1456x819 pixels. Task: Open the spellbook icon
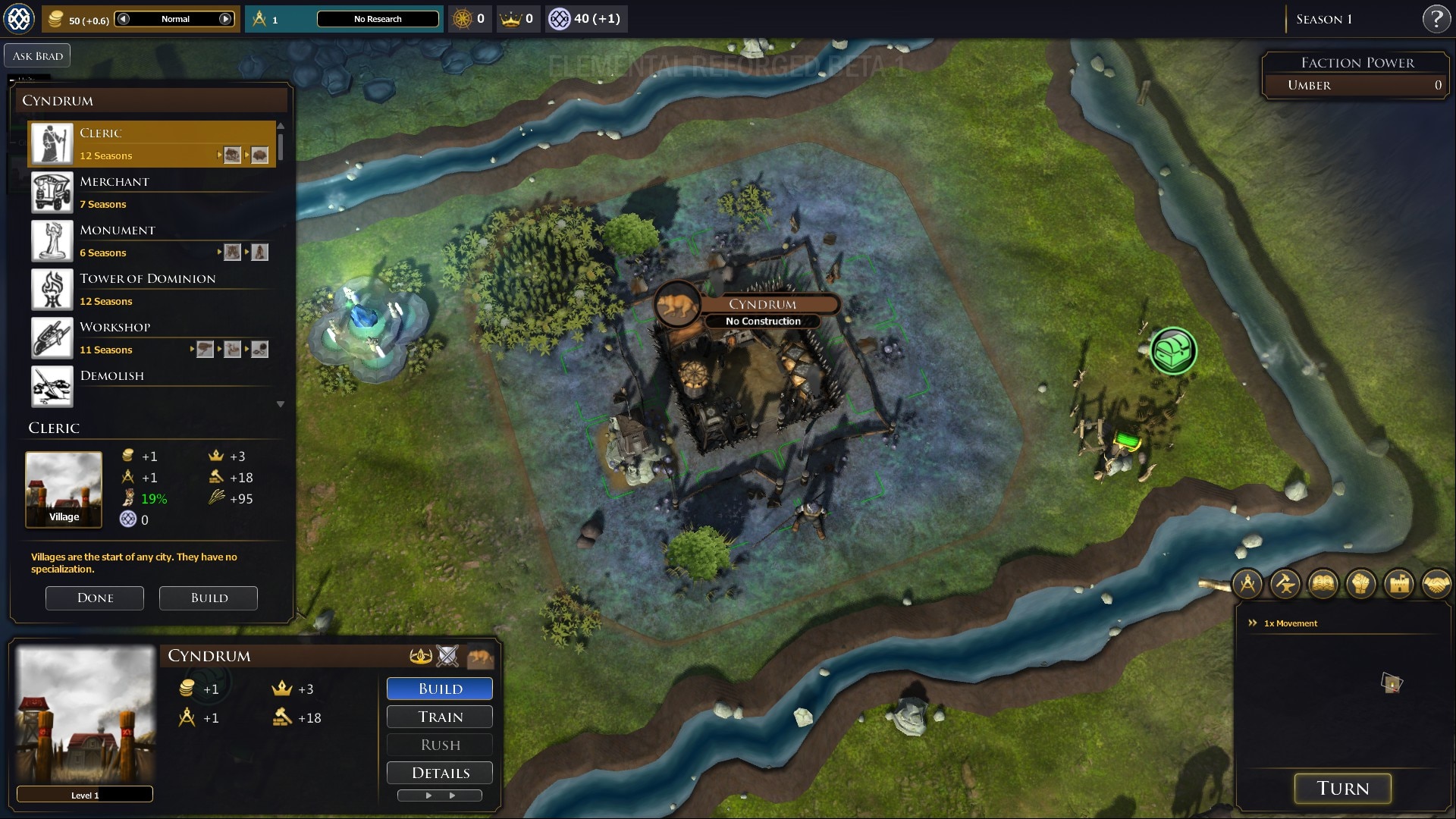tap(1323, 584)
